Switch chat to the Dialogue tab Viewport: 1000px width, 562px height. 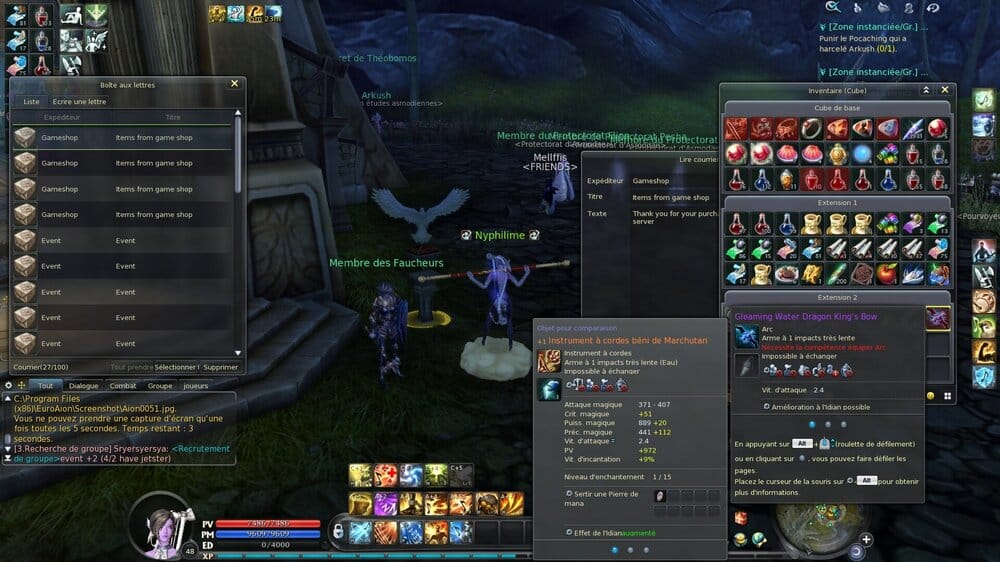click(x=84, y=385)
